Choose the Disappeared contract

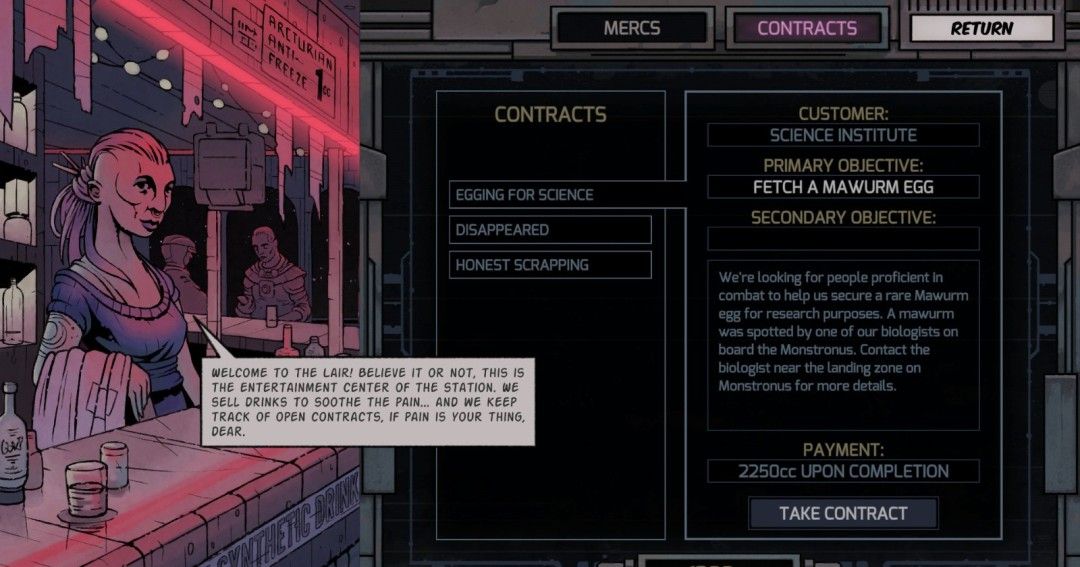(x=550, y=230)
